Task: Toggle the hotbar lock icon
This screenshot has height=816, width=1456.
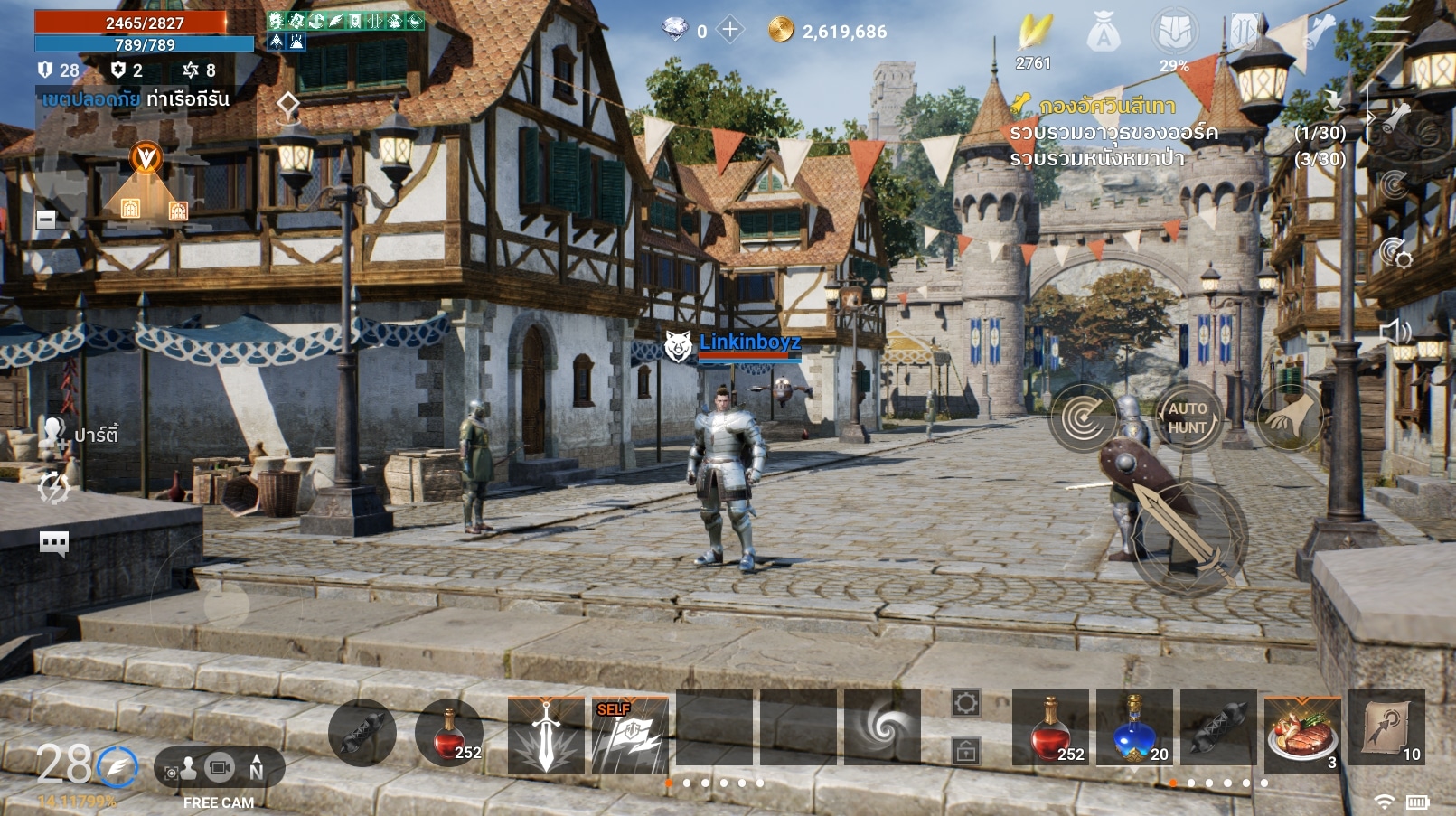Action: point(965,750)
